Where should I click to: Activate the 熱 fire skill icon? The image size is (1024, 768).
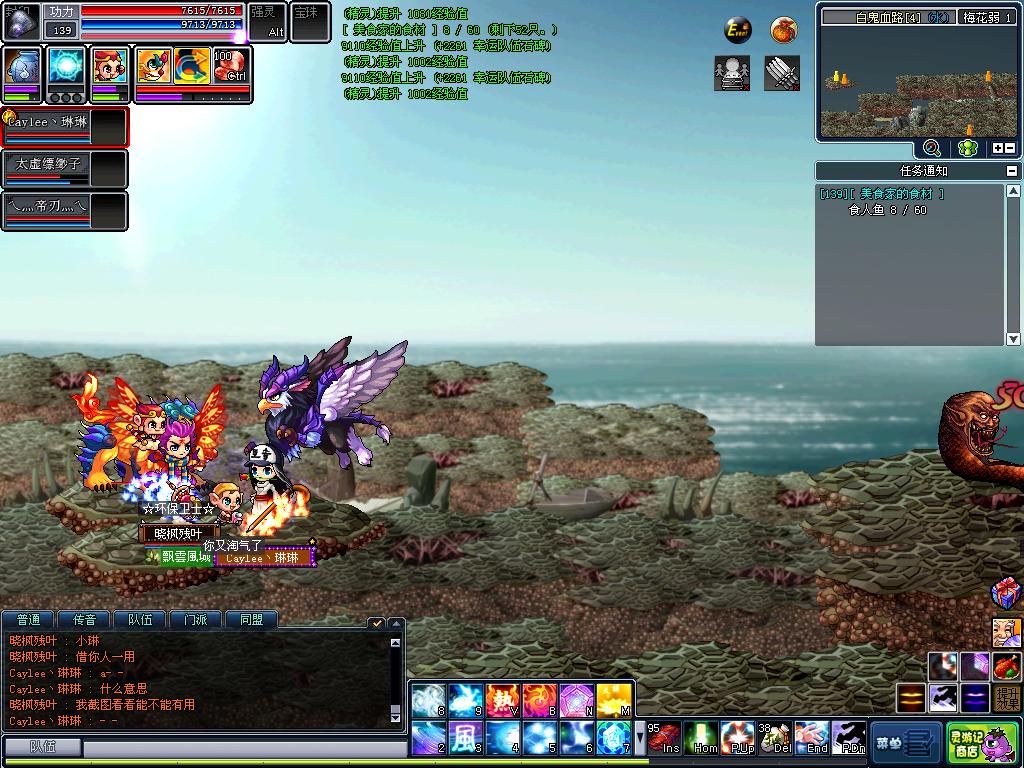[x=501, y=699]
